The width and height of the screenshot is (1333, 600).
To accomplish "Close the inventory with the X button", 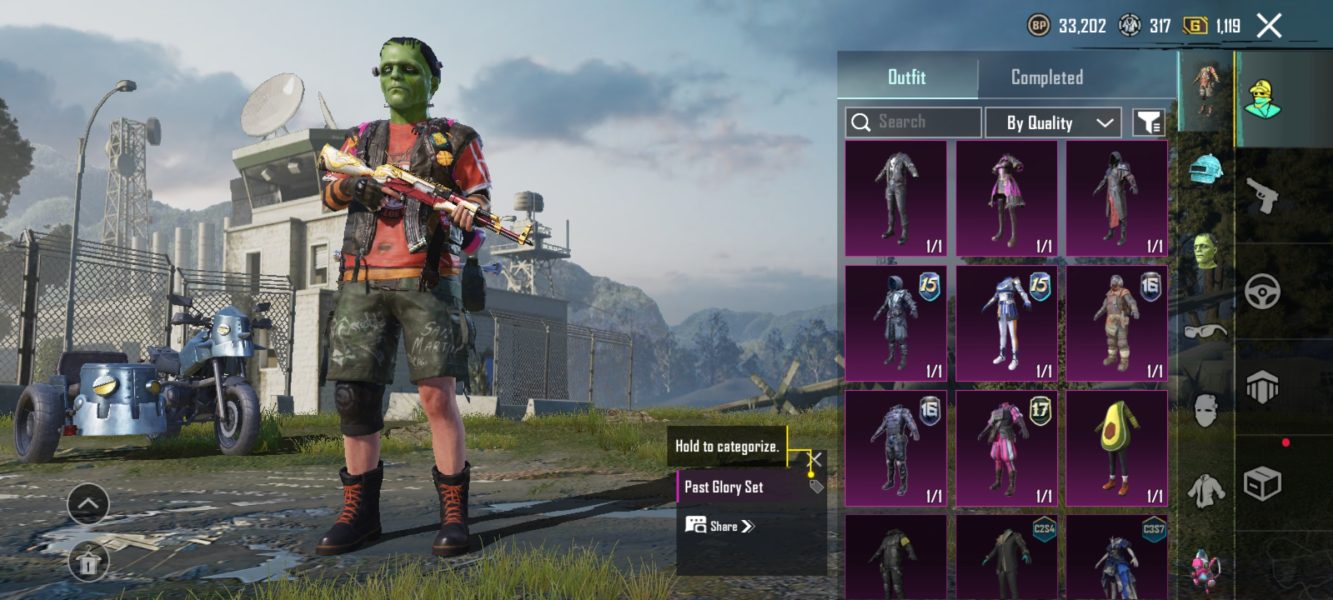I will point(1269,26).
